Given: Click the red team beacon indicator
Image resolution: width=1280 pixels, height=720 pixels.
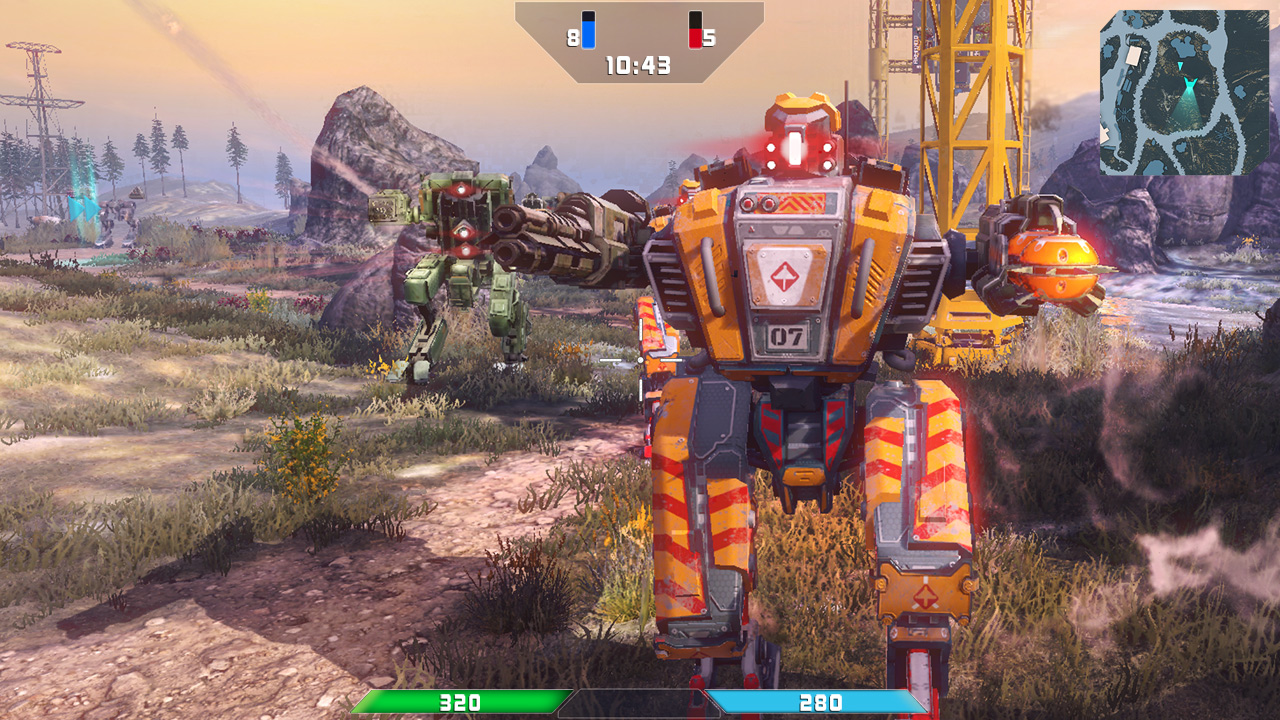Looking at the screenshot, I should (695, 30).
